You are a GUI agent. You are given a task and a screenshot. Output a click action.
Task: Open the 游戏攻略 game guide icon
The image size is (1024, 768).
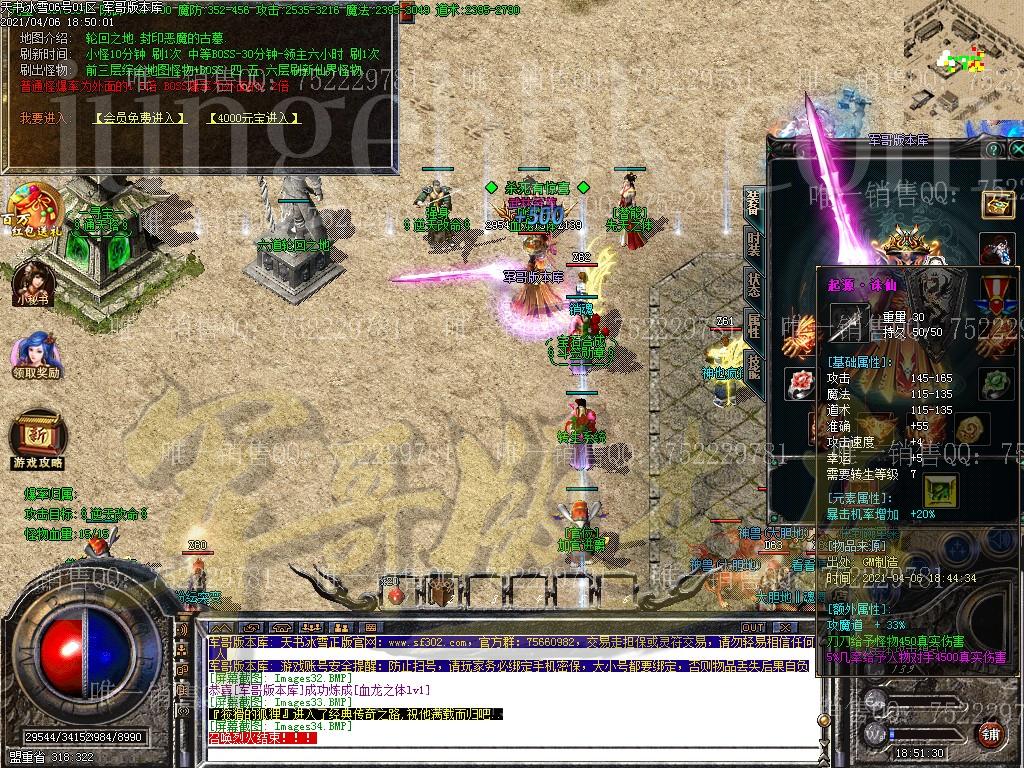(37, 440)
